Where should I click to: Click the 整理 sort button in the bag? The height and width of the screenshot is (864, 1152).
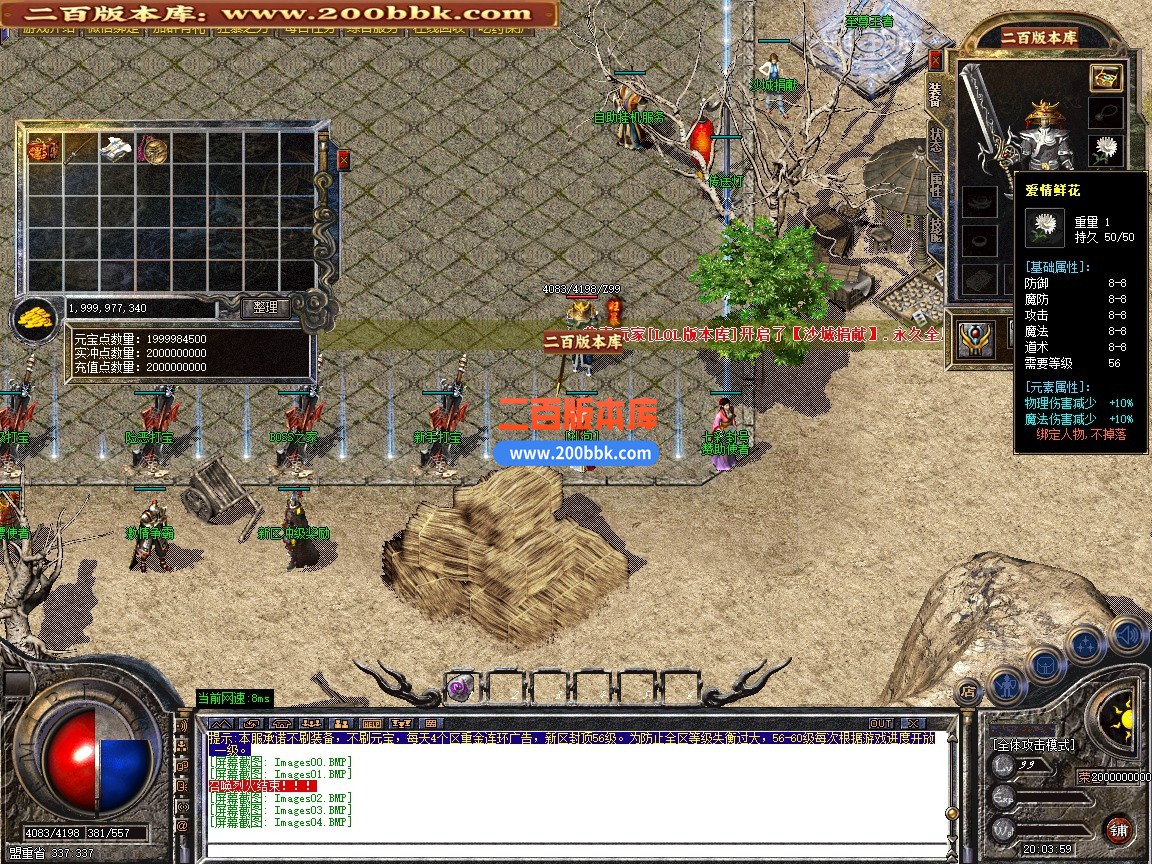click(x=265, y=308)
